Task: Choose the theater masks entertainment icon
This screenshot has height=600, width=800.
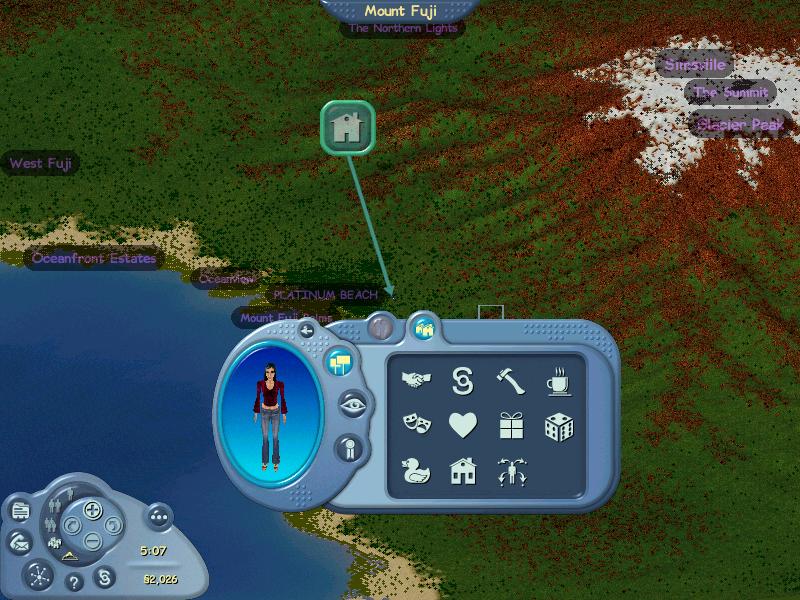Action: coord(415,426)
